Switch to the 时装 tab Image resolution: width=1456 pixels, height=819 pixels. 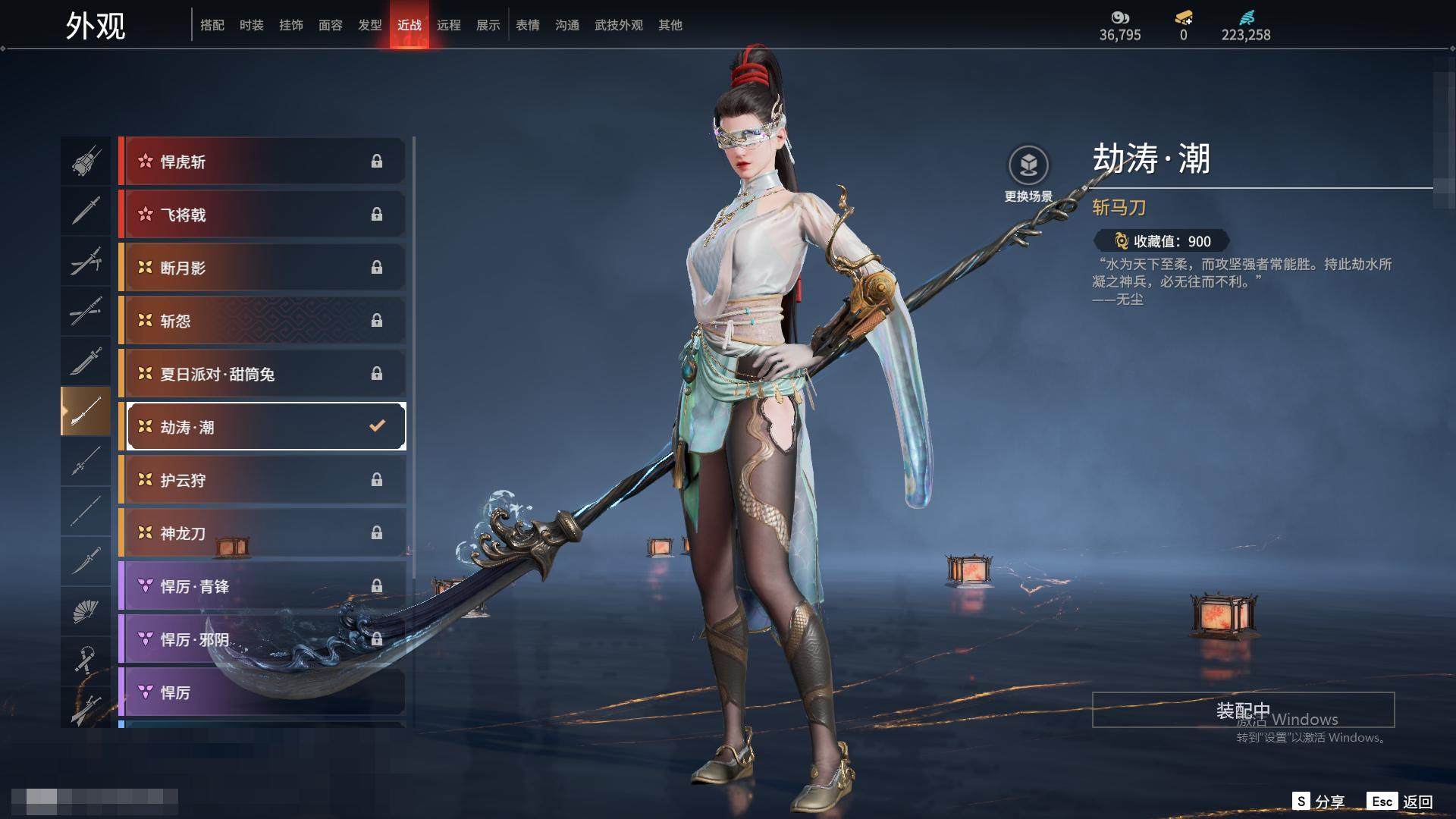[x=251, y=25]
